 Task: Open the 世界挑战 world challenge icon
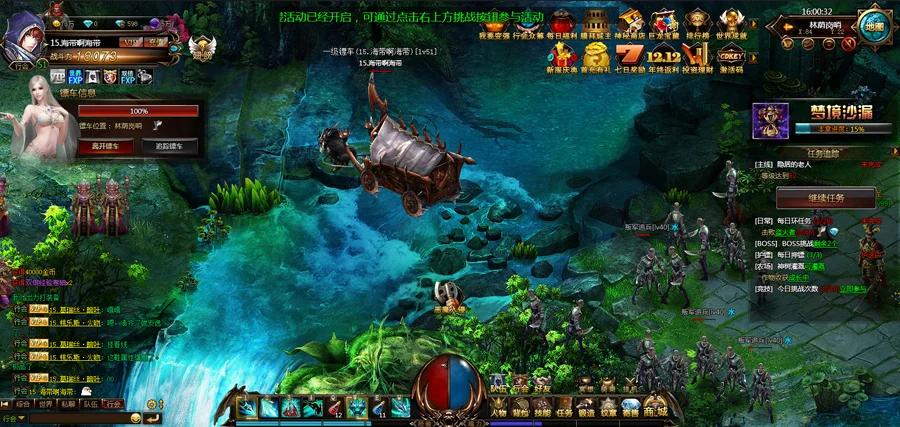click(732, 24)
